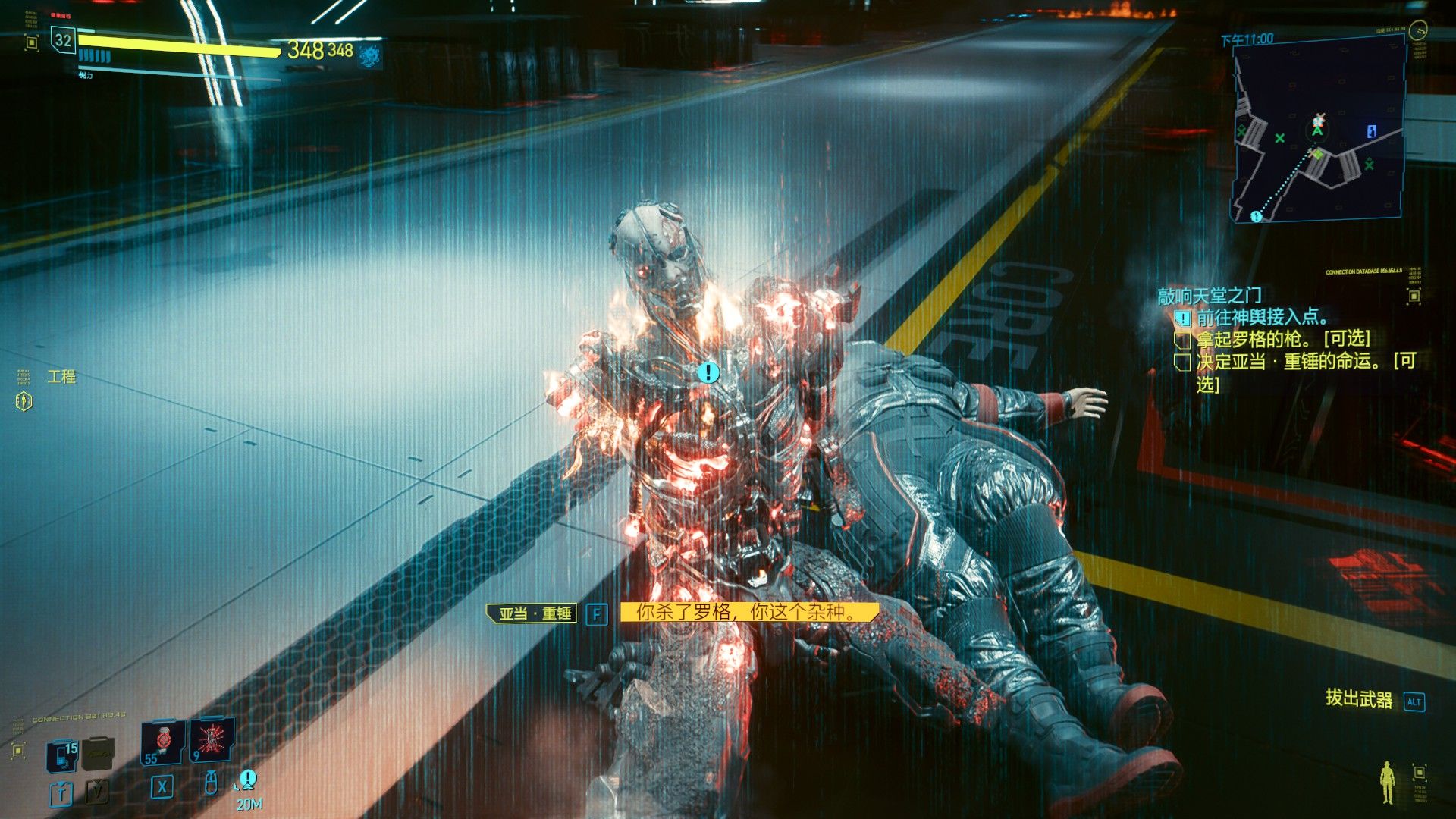Select objective 前往神舆接入点
Image resolution: width=1456 pixels, height=819 pixels.
coord(1262,317)
